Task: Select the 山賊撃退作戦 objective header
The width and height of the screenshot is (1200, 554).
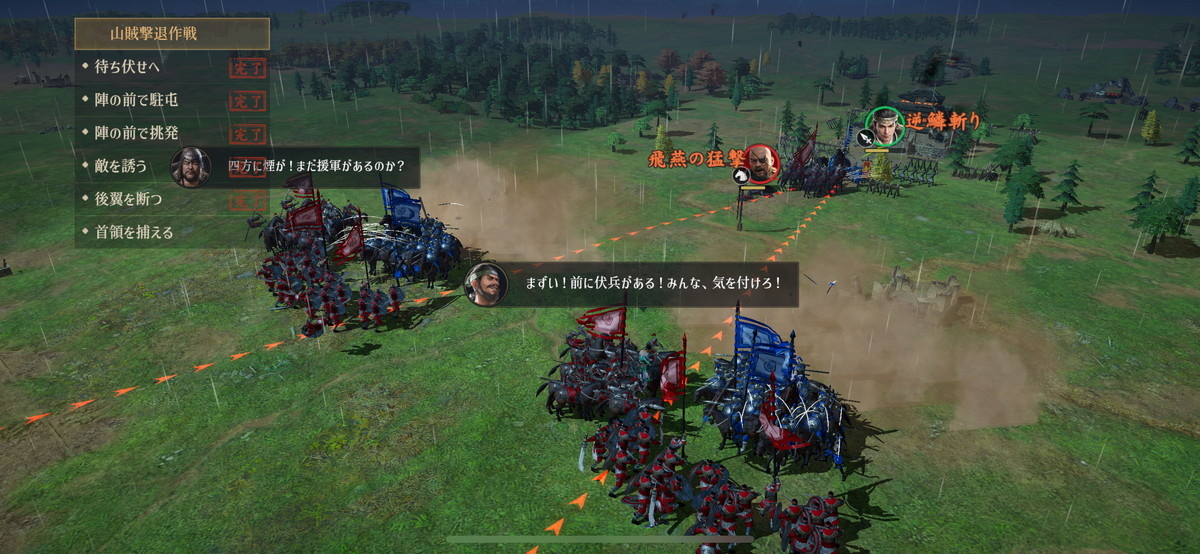Action: [x=171, y=33]
